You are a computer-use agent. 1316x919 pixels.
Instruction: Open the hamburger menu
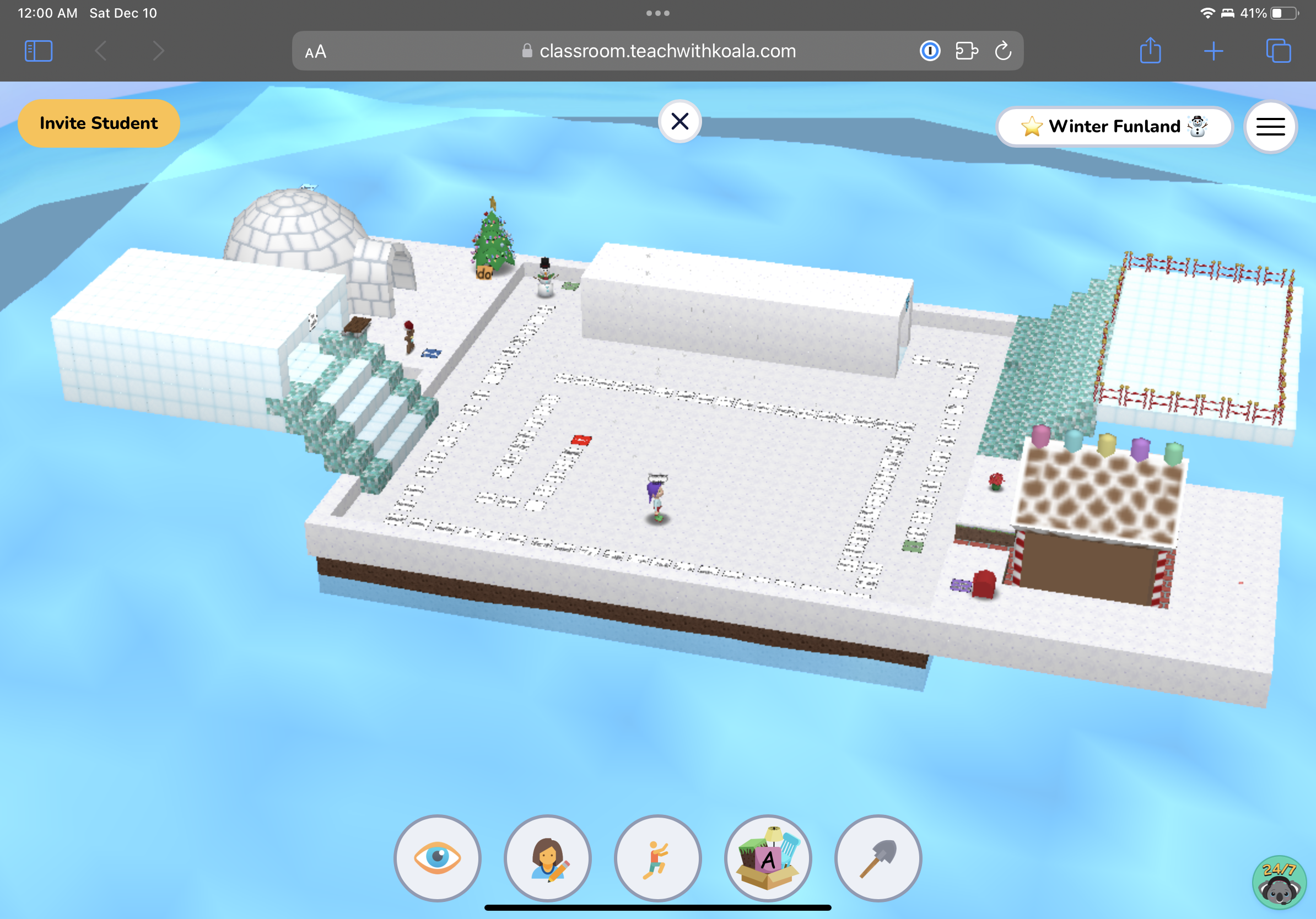(x=1270, y=127)
